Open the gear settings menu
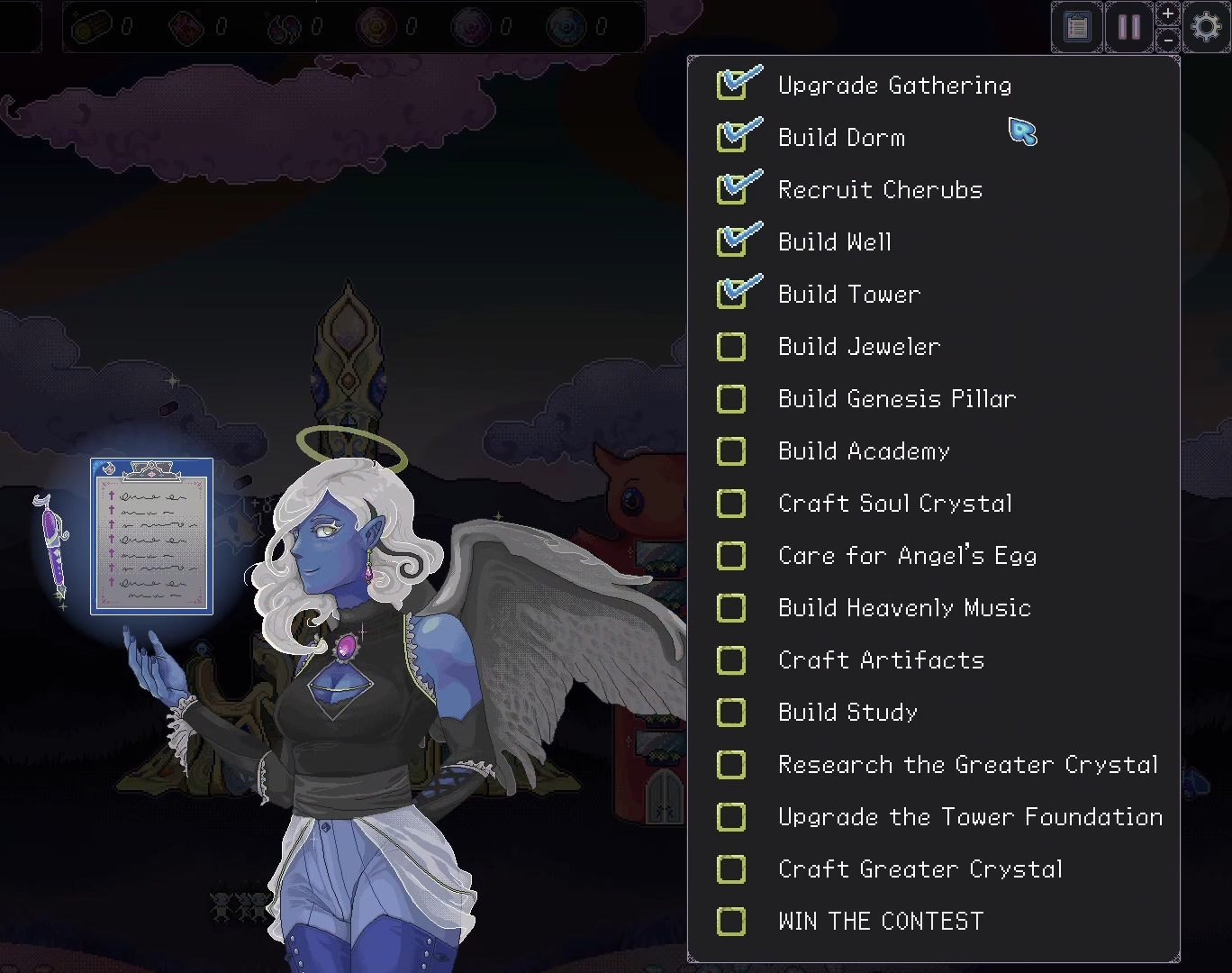1232x973 pixels. [1207, 27]
